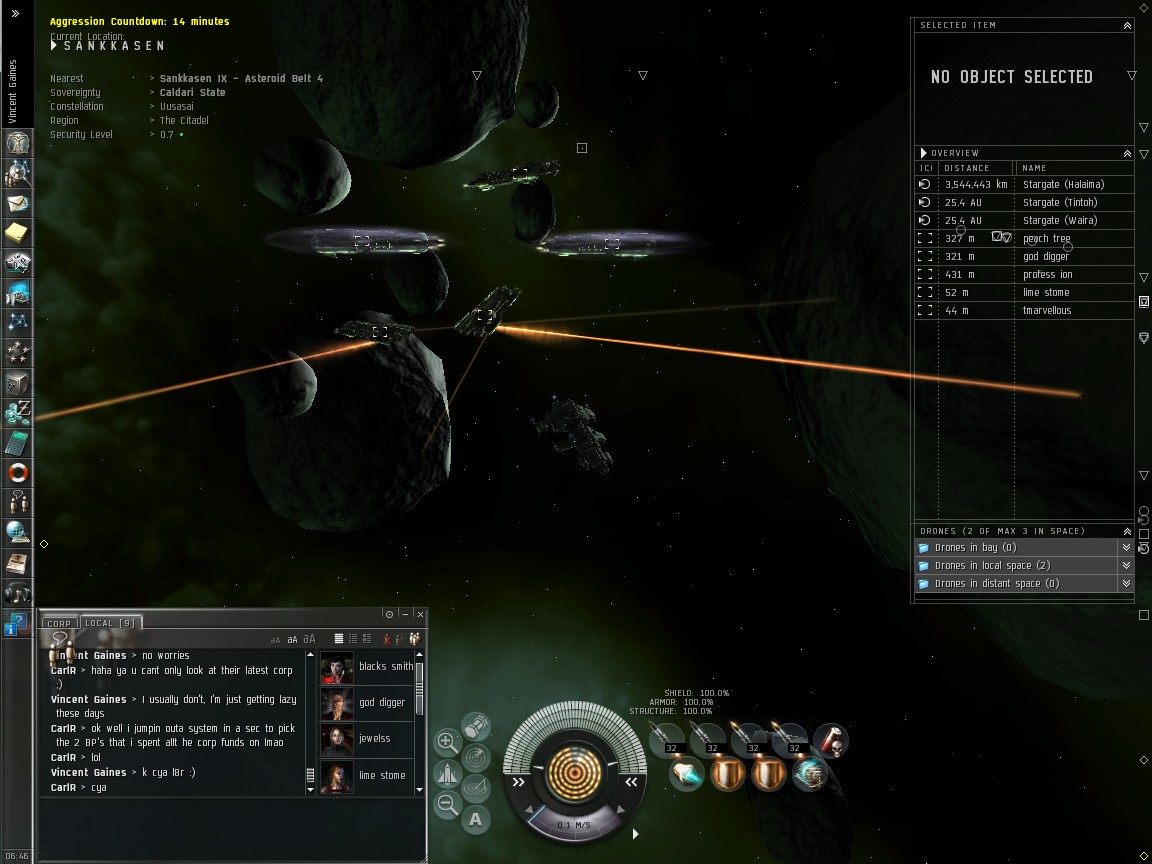Open the mail envelope icon in sidebar
This screenshot has height=864, width=1152.
pyautogui.click(x=18, y=203)
